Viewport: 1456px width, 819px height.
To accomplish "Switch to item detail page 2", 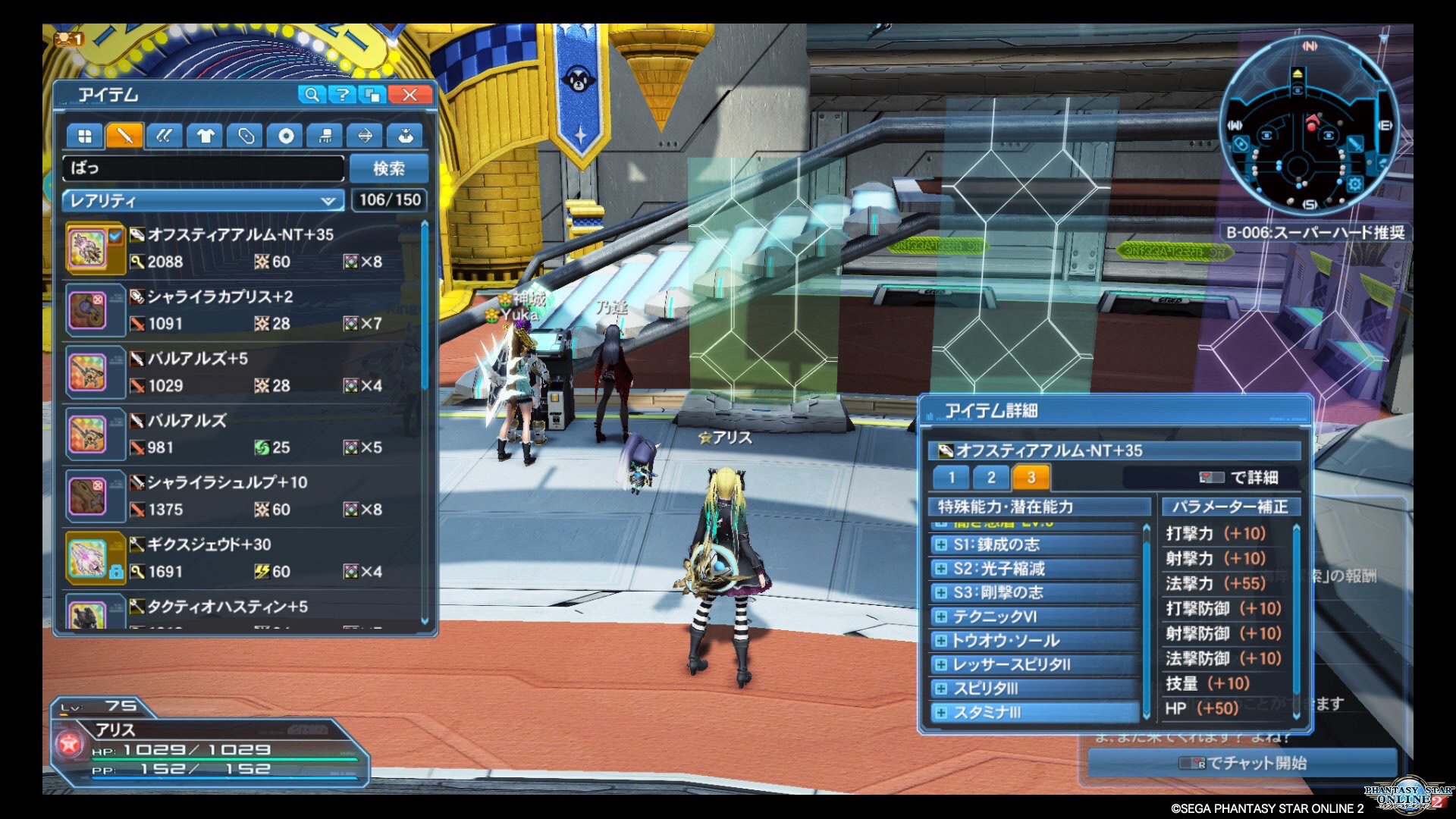I will (x=991, y=478).
